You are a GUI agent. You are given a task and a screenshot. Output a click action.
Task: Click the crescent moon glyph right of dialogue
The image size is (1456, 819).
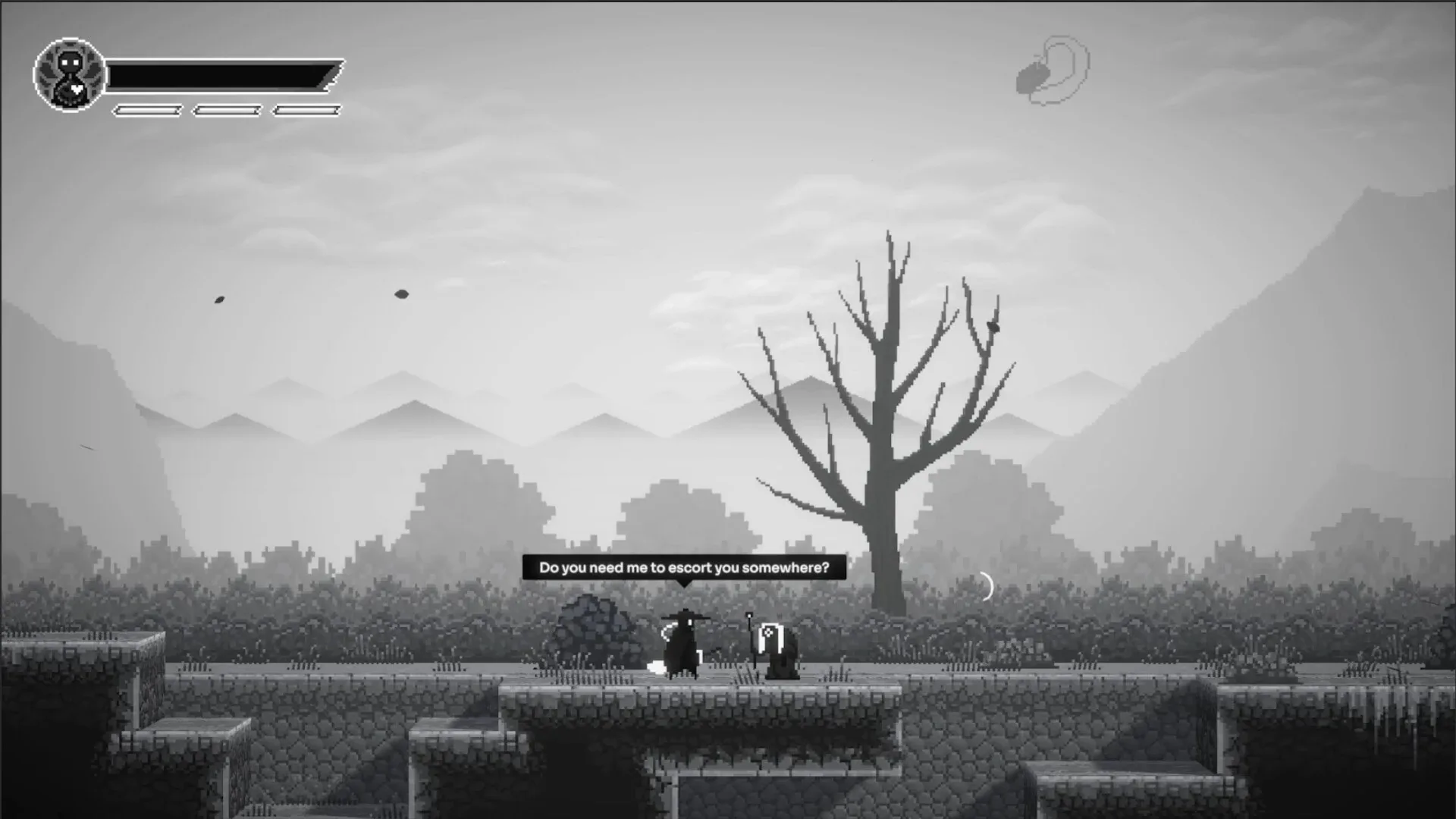(x=987, y=584)
